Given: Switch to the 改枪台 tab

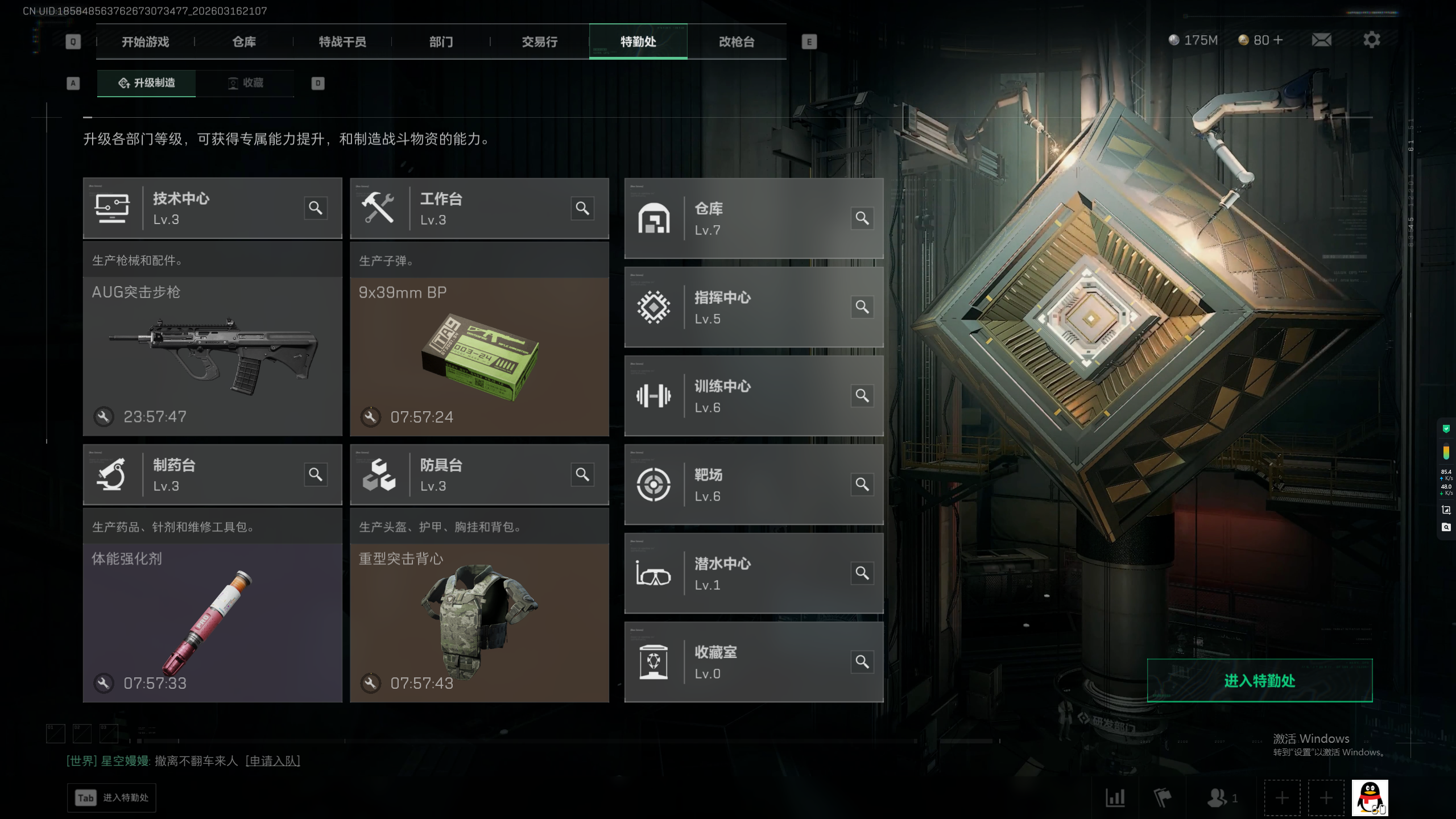Looking at the screenshot, I should [737, 42].
